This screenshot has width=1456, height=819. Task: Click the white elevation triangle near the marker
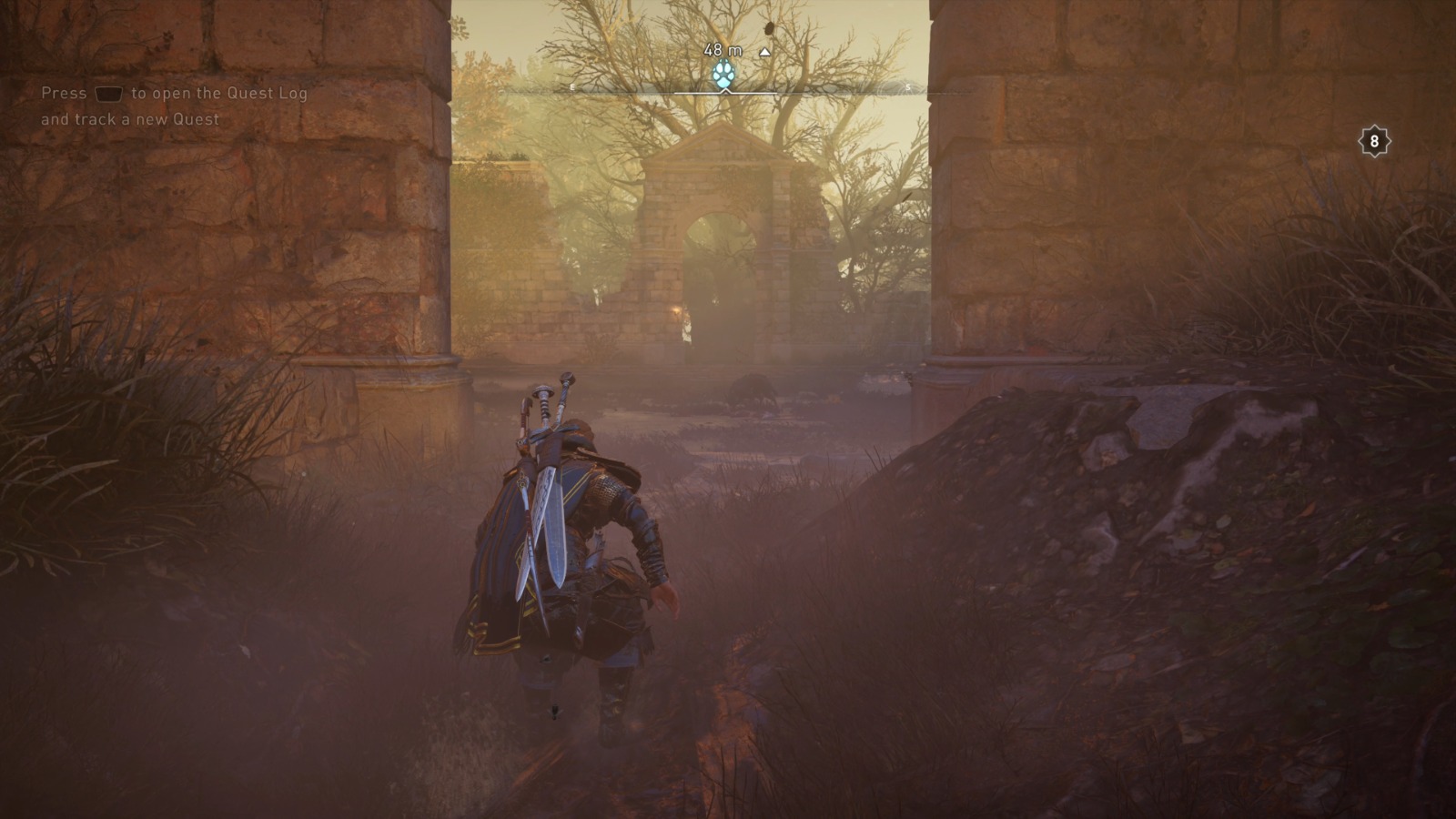click(764, 52)
